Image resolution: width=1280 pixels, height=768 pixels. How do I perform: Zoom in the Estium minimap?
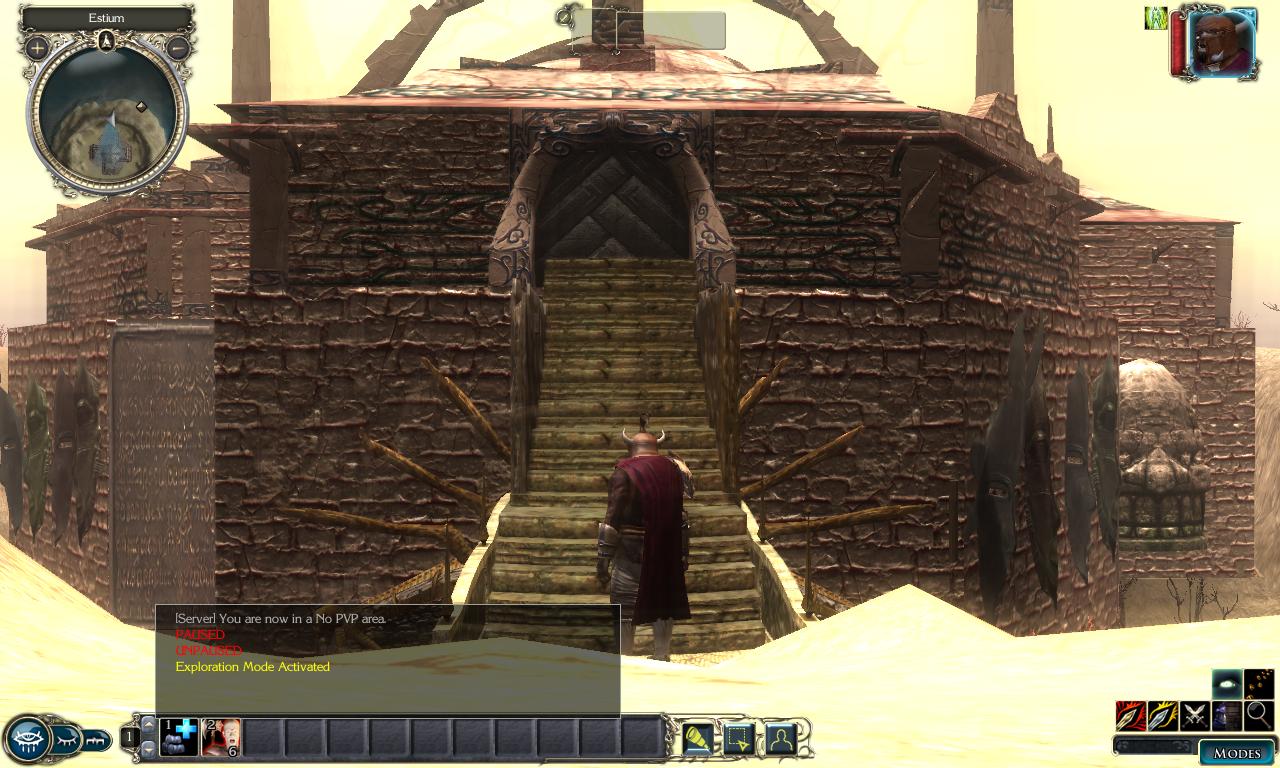35,47
